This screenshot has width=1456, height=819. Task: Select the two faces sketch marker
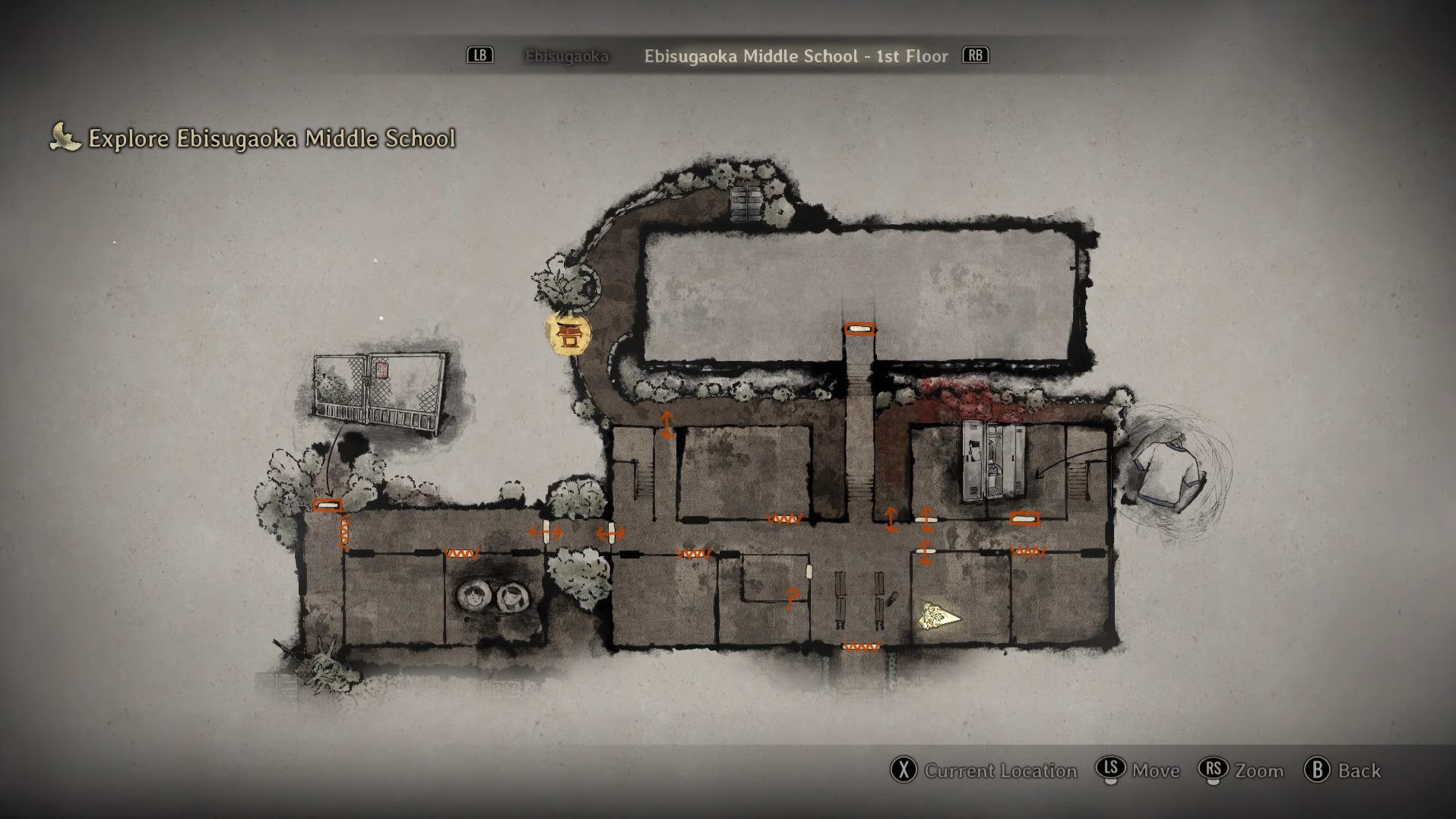[x=492, y=596]
